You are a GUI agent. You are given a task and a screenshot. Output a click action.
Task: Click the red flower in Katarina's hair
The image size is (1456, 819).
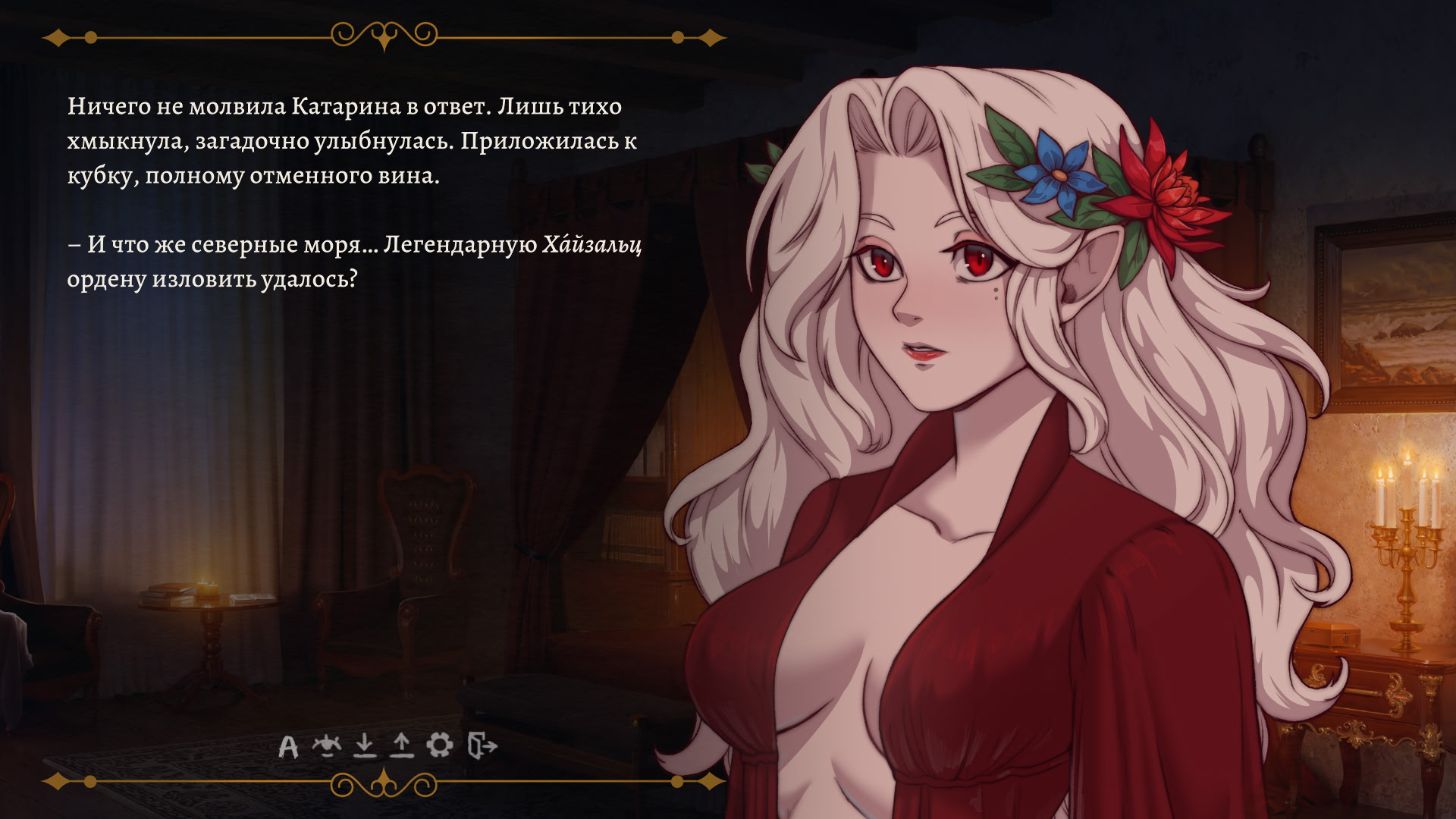(x=1168, y=190)
